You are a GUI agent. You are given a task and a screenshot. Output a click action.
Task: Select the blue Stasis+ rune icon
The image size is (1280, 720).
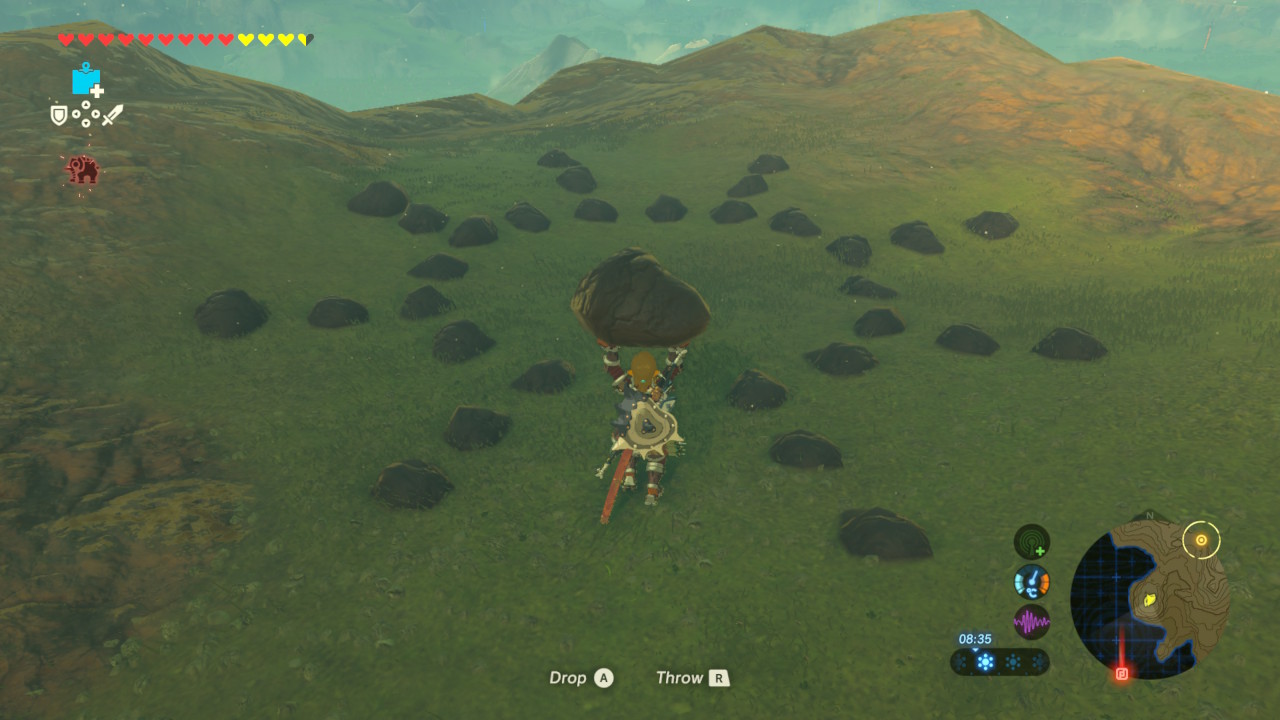(x=87, y=80)
